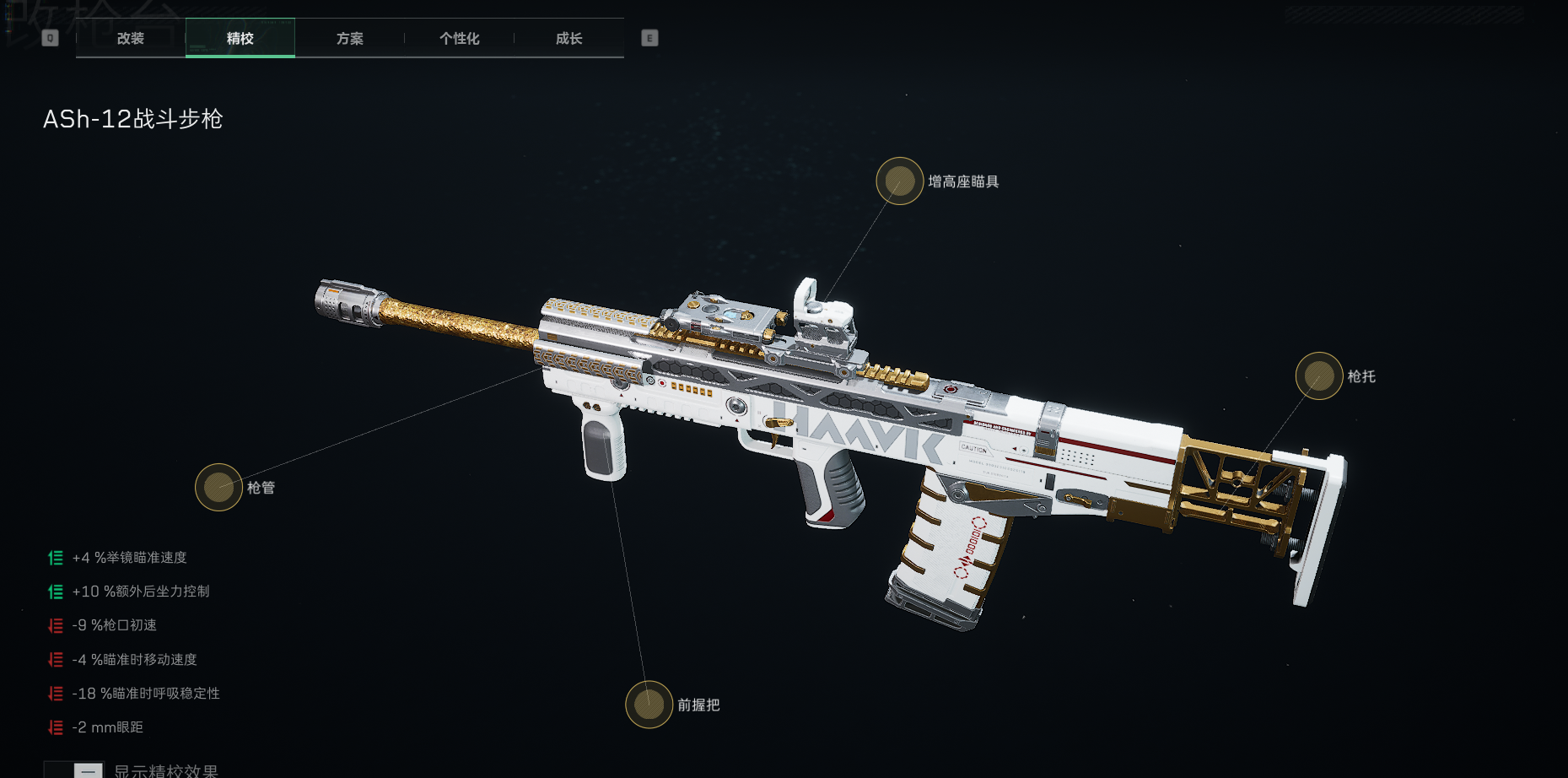Go to the 个性化 tab

tap(460, 39)
